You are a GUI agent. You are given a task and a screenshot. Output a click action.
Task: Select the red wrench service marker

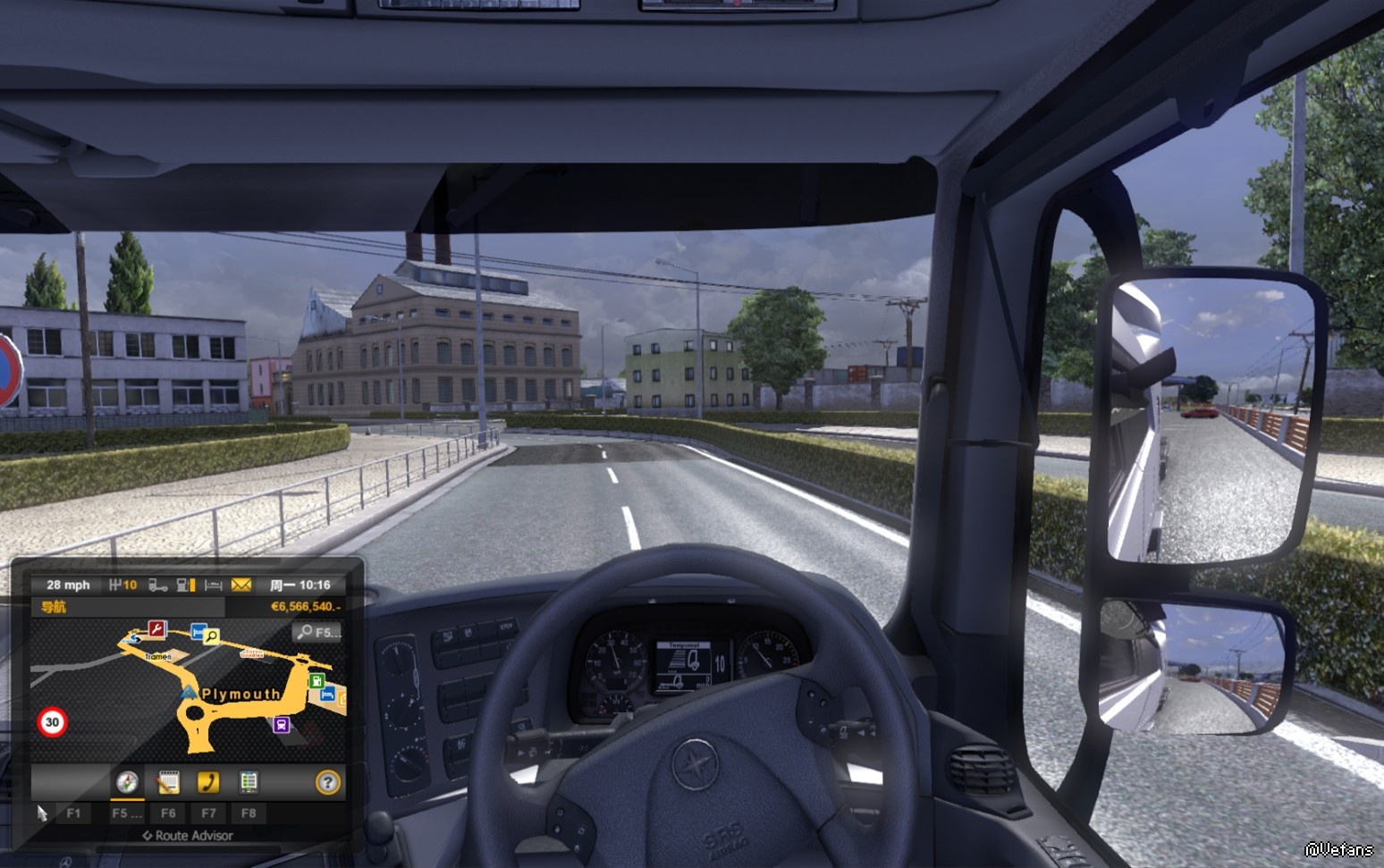pyautogui.click(x=157, y=629)
